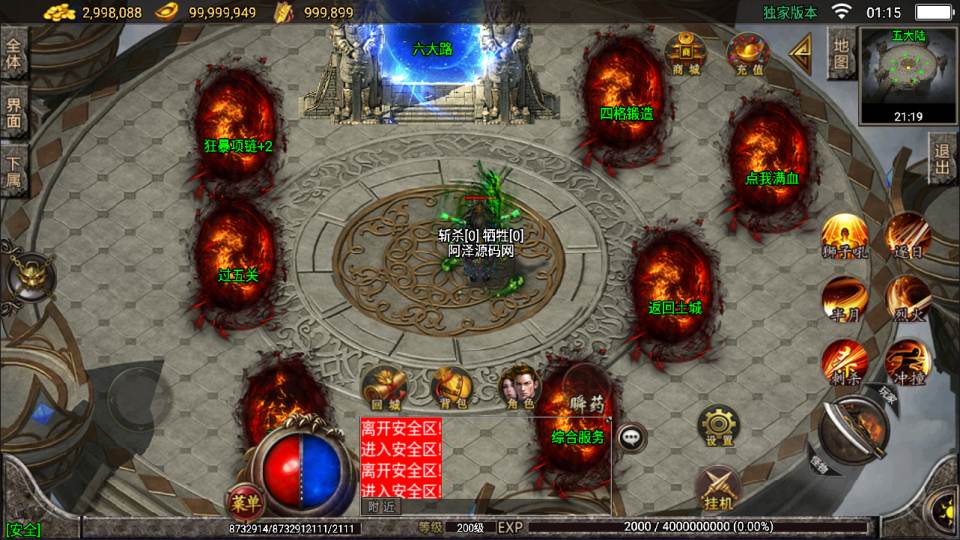960x540 pixels.
Task: Use the 冲撞 charge skill
Action: (907, 361)
